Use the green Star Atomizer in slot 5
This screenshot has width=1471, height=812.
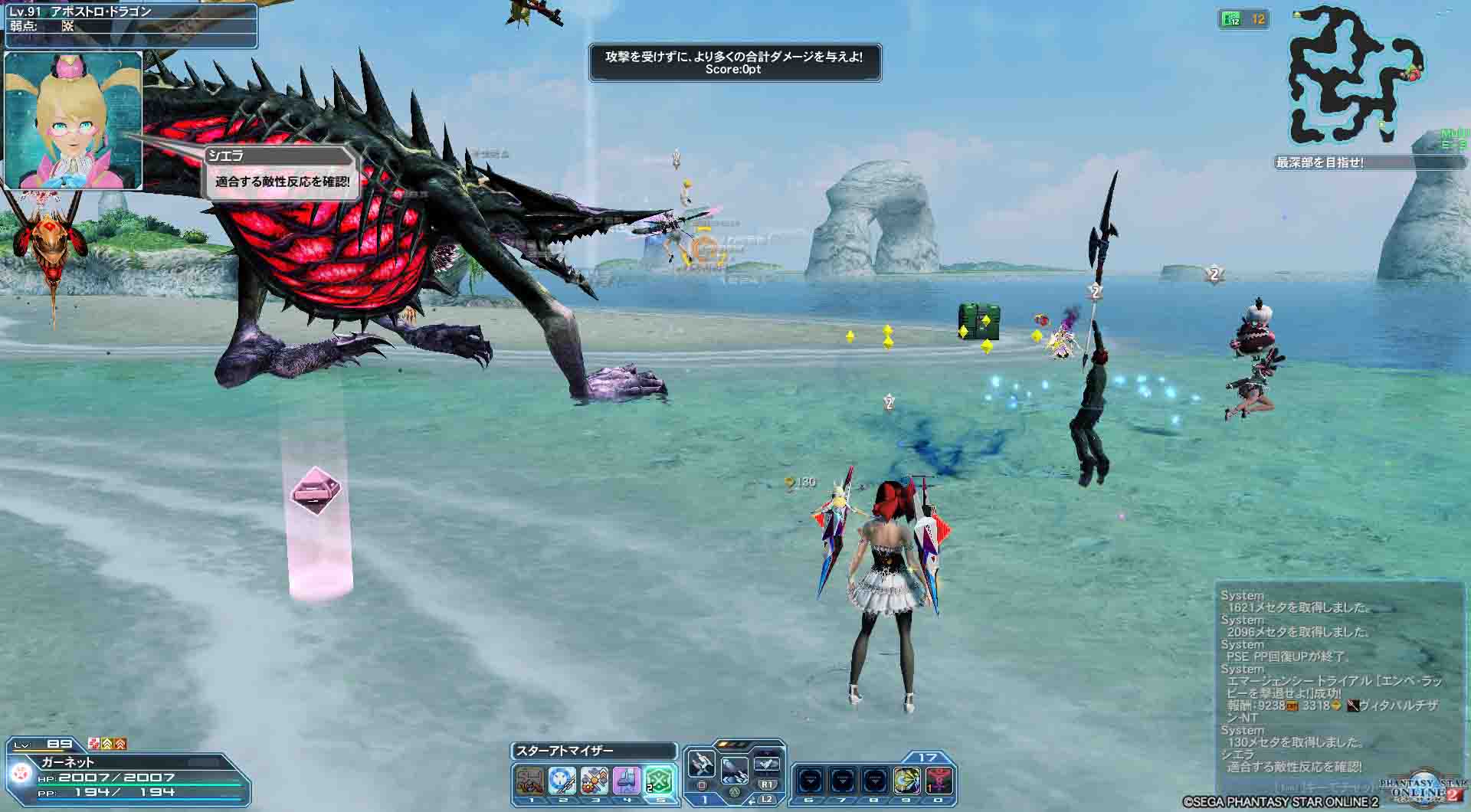[659, 781]
